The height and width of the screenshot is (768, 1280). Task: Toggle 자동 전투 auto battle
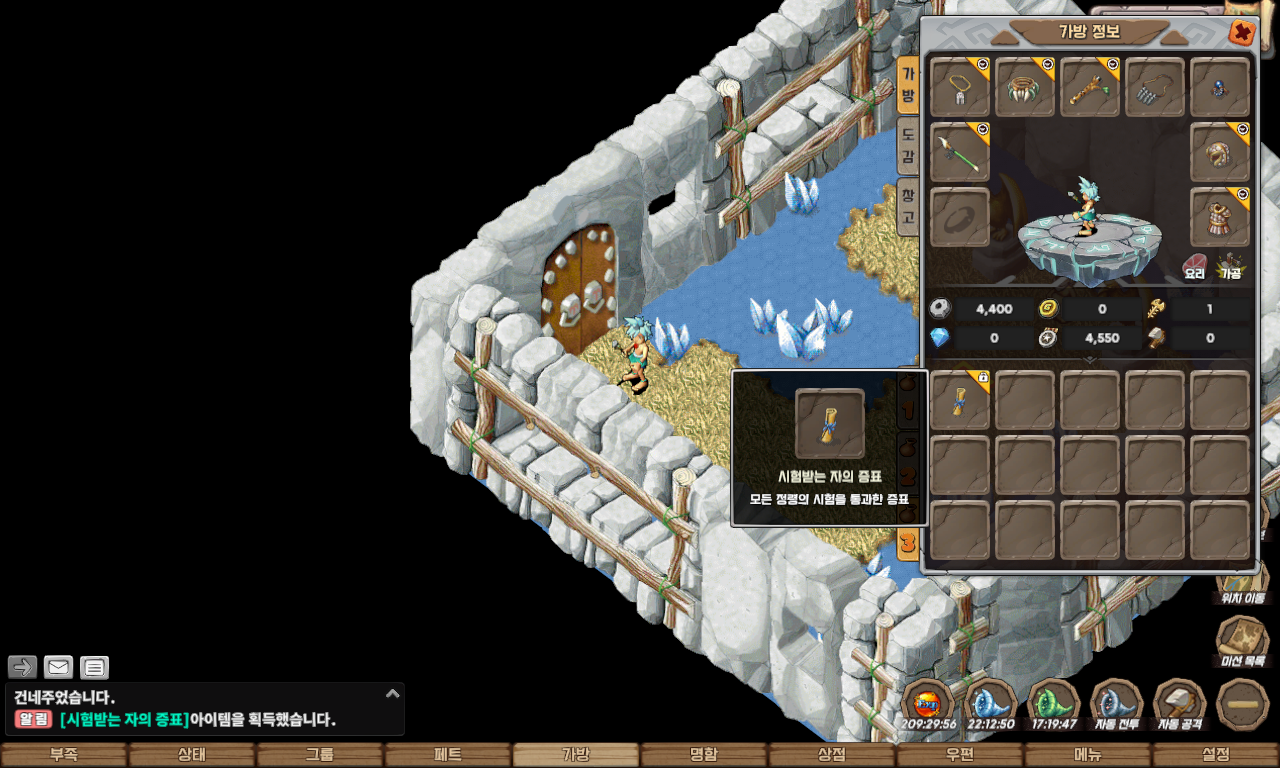point(1117,704)
